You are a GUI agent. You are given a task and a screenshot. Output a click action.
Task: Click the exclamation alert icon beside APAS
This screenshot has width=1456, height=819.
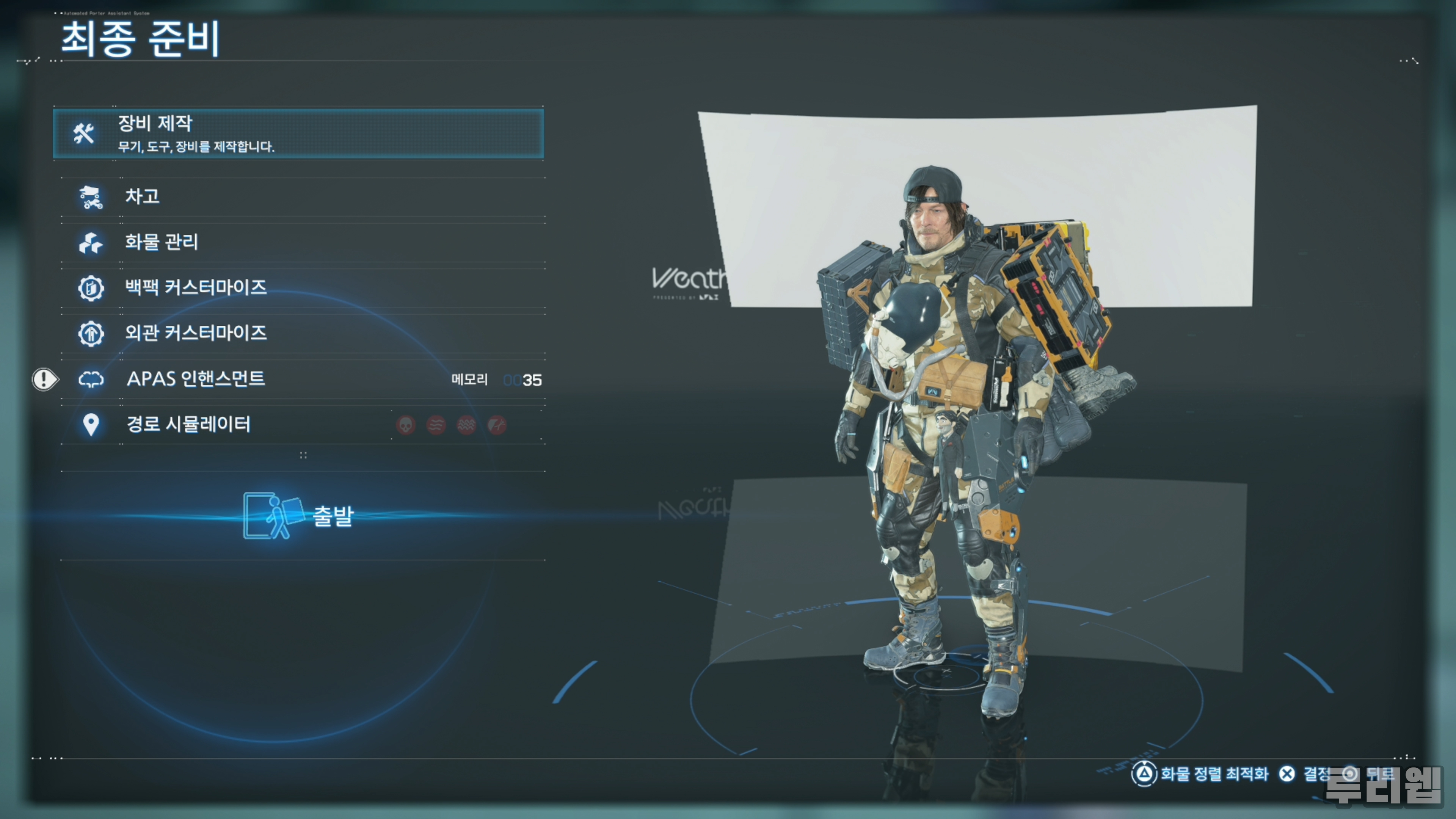click(x=44, y=379)
